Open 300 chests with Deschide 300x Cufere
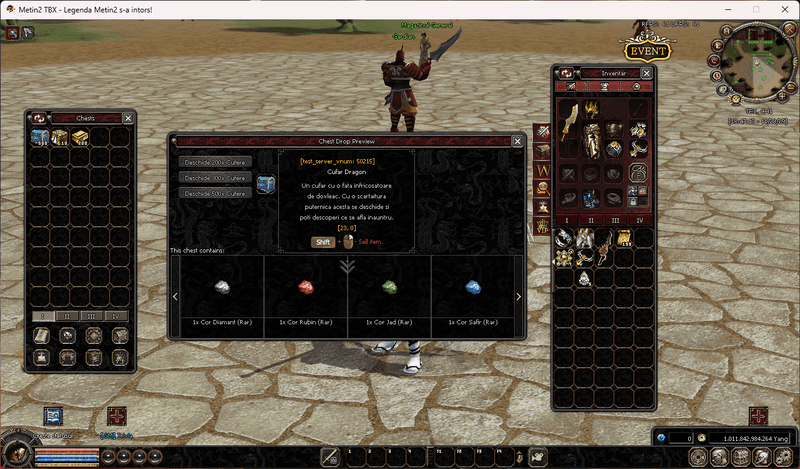800x469 pixels. [x=215, y=177]
